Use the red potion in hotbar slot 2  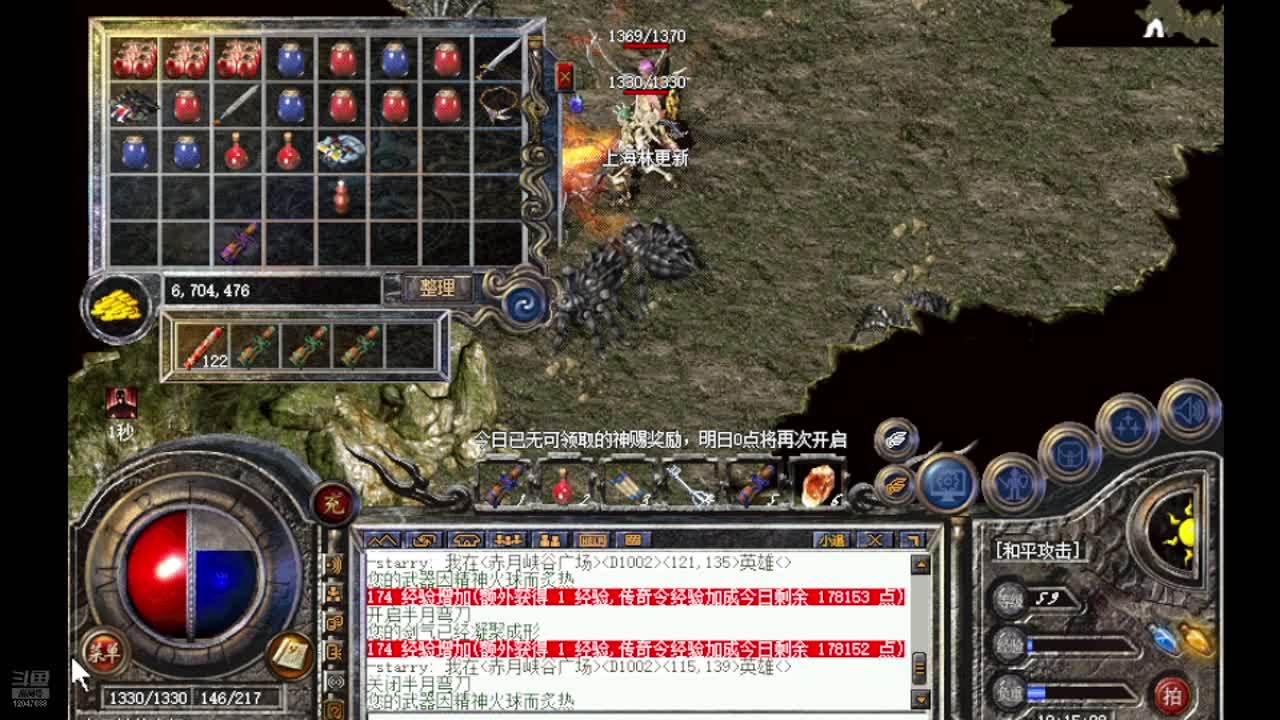[x=563, y=485]
